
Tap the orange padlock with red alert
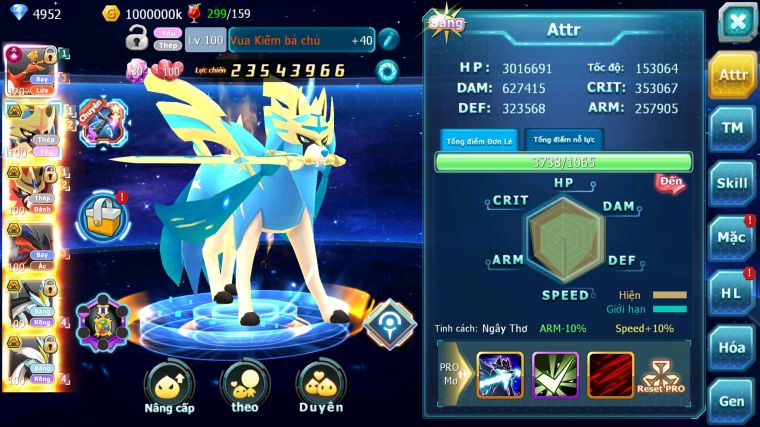pos(104,213)
